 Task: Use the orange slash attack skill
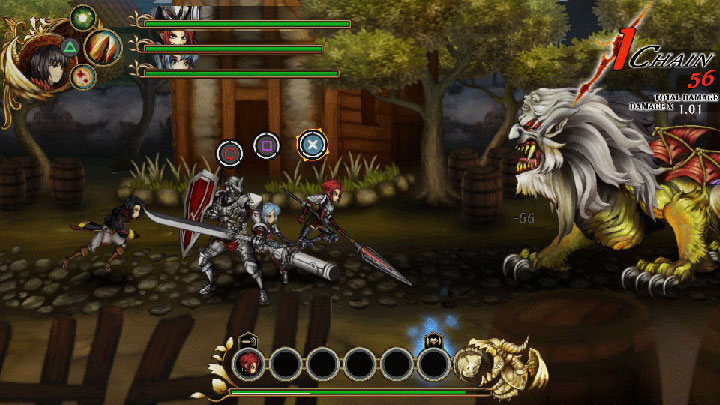103,46
